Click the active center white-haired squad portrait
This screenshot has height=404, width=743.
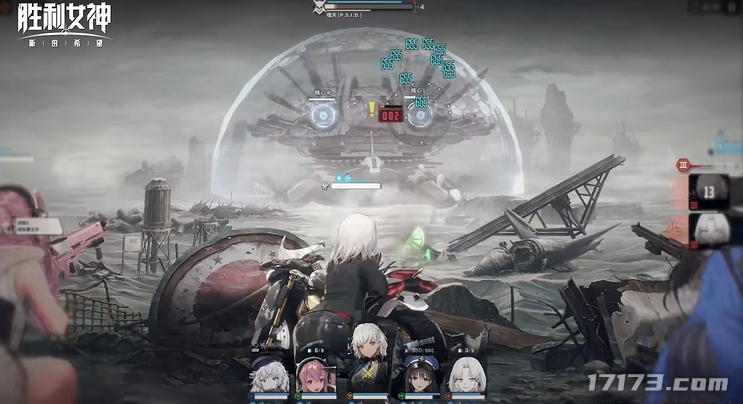[x=366, y=365]
